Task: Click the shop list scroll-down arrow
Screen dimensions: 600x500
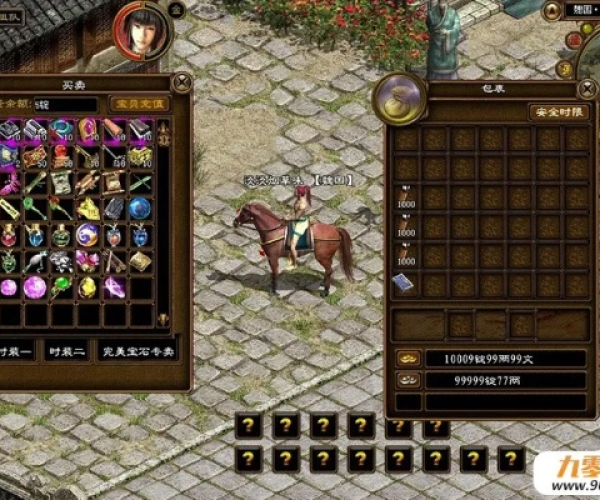Action: coord(163,319)
